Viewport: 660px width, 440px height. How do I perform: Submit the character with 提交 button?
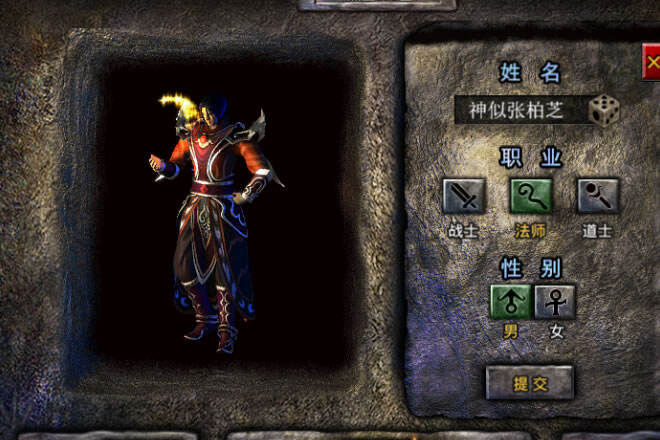(530, 382)
